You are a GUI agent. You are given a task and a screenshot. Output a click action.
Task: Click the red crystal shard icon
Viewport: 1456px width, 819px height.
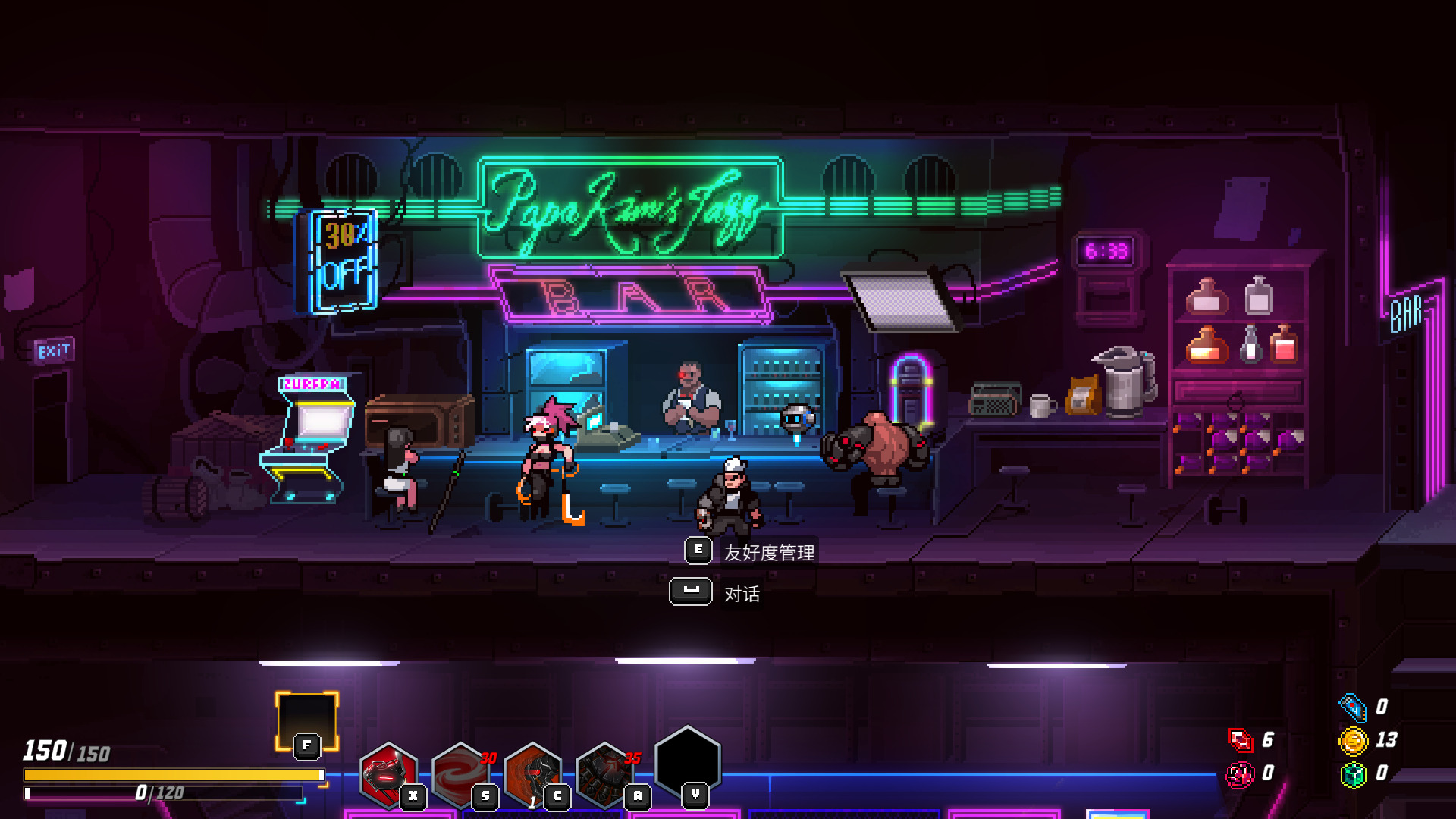1241,740
